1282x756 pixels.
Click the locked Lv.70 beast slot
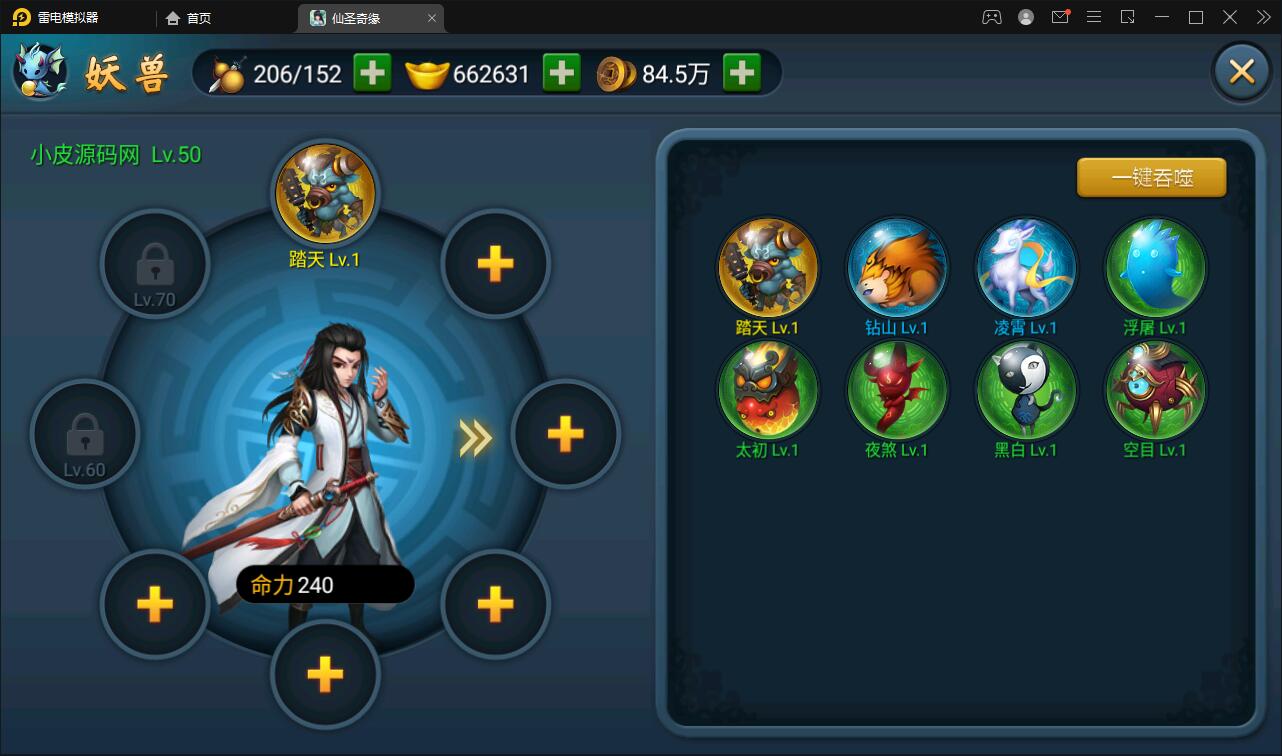point(154,264)
